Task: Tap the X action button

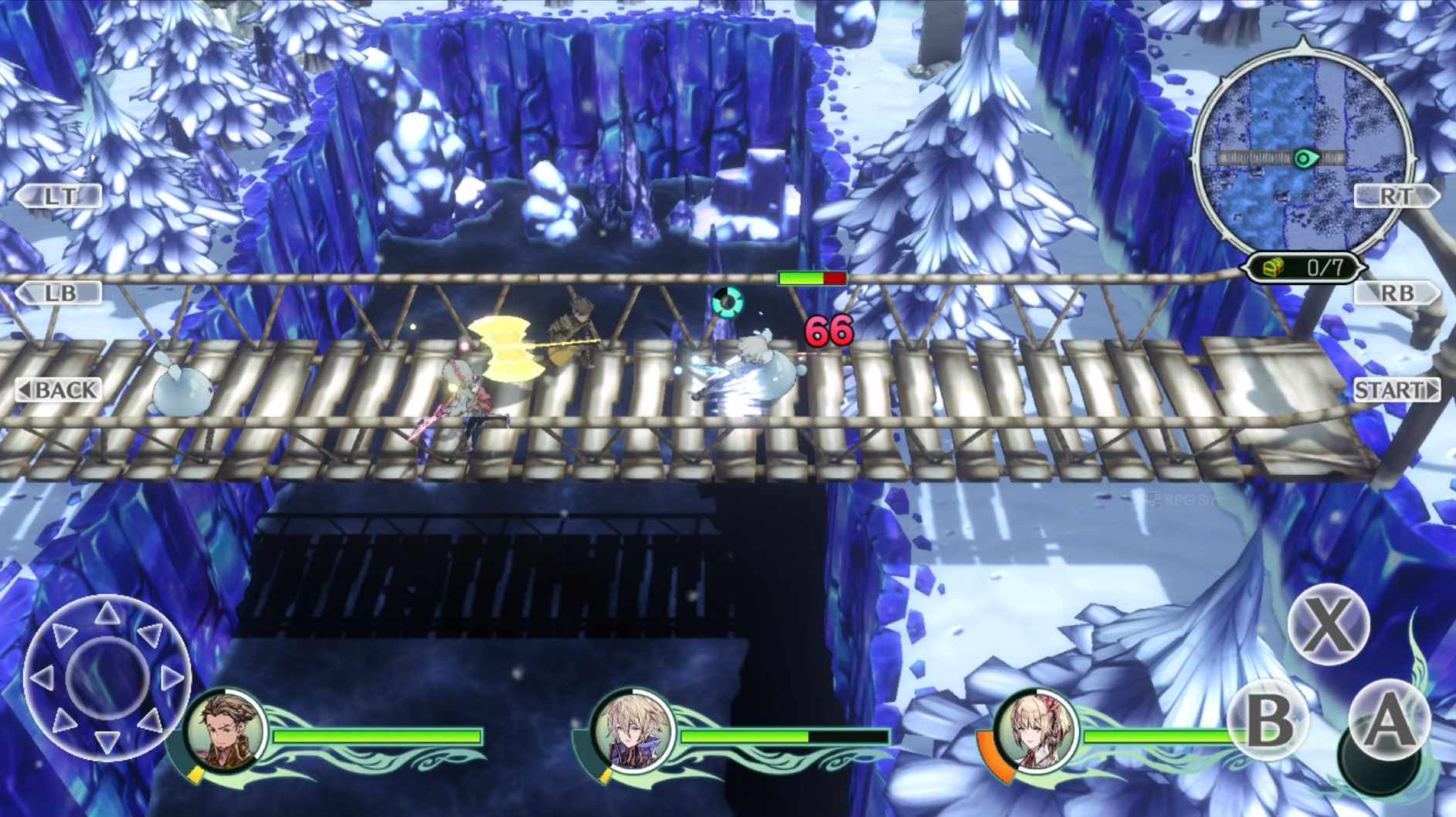Action: pos(1328,625)
